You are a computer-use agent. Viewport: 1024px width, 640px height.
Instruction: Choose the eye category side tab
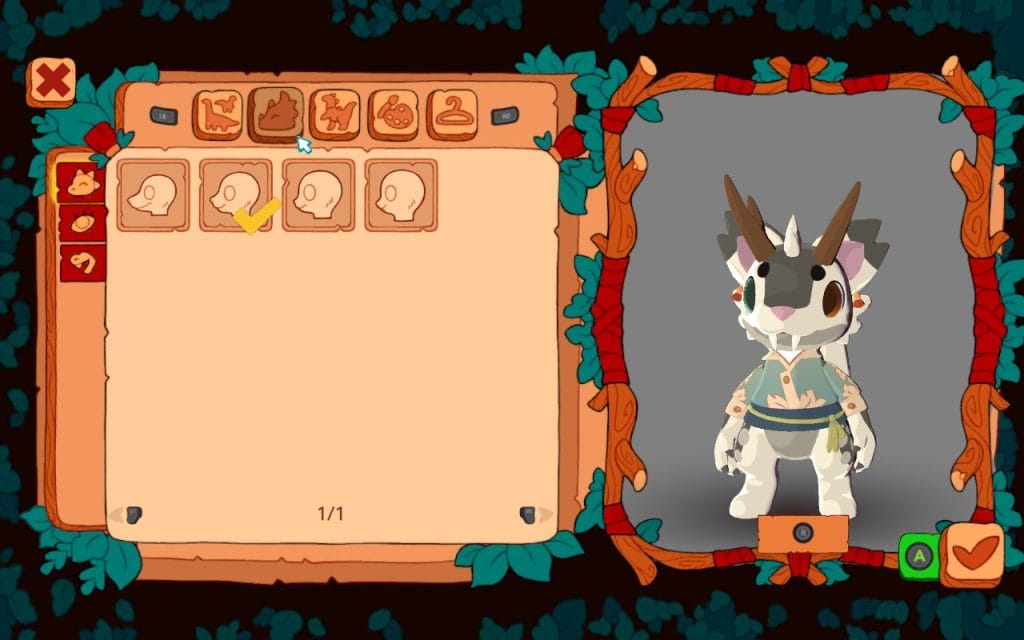pyautogui.click(x=82, y=222)
